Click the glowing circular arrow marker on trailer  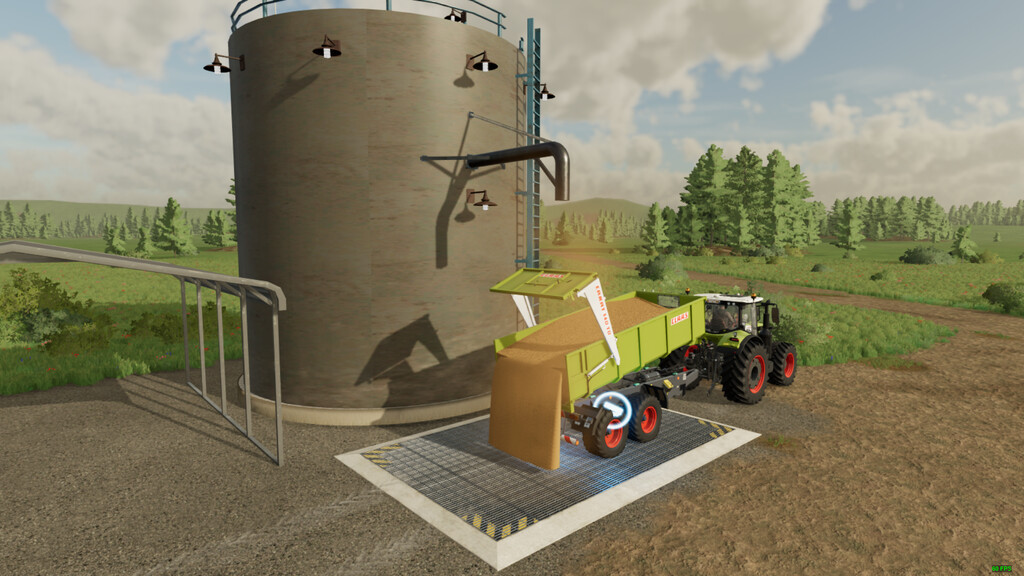coord(611,410)
